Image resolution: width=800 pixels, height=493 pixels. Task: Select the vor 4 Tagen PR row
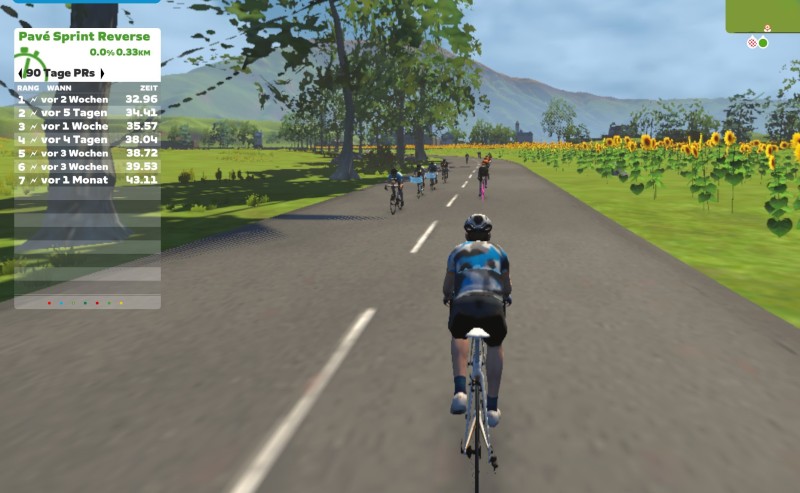coord(87,140)
